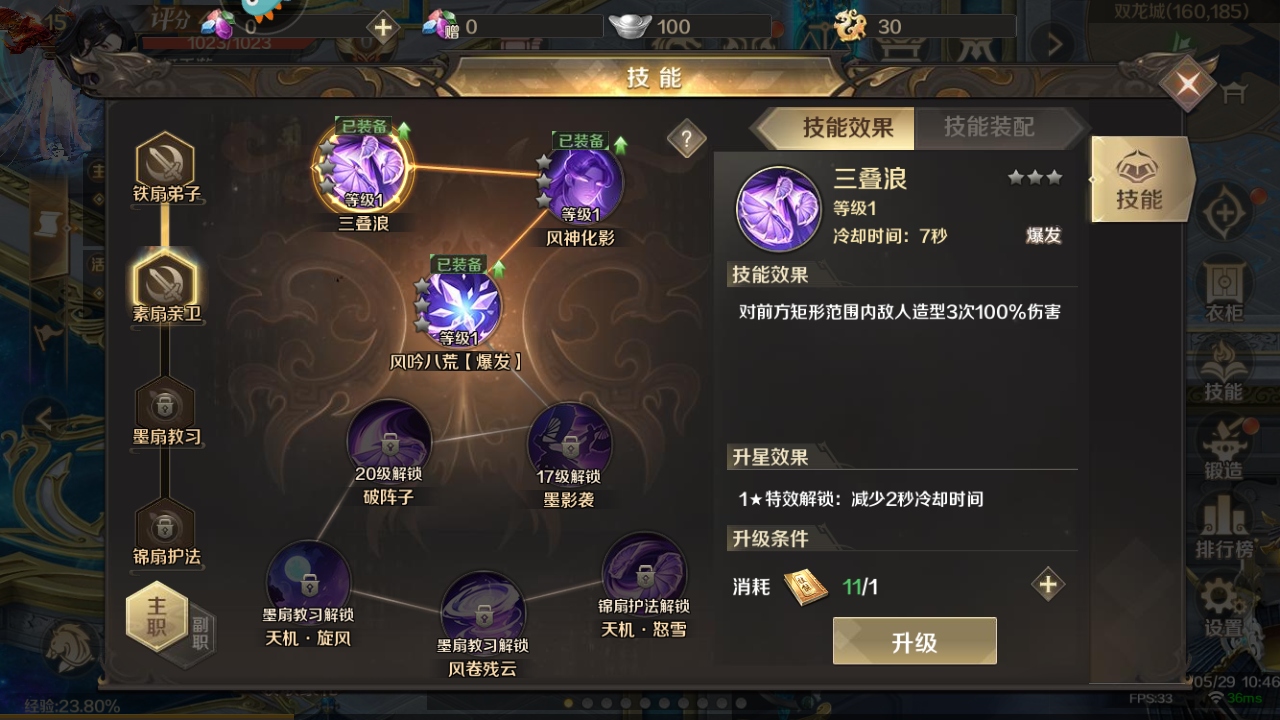Select the 风吟八荒 burst skill
Viewport: 1280px width, 720px height.
coord(459,308)
